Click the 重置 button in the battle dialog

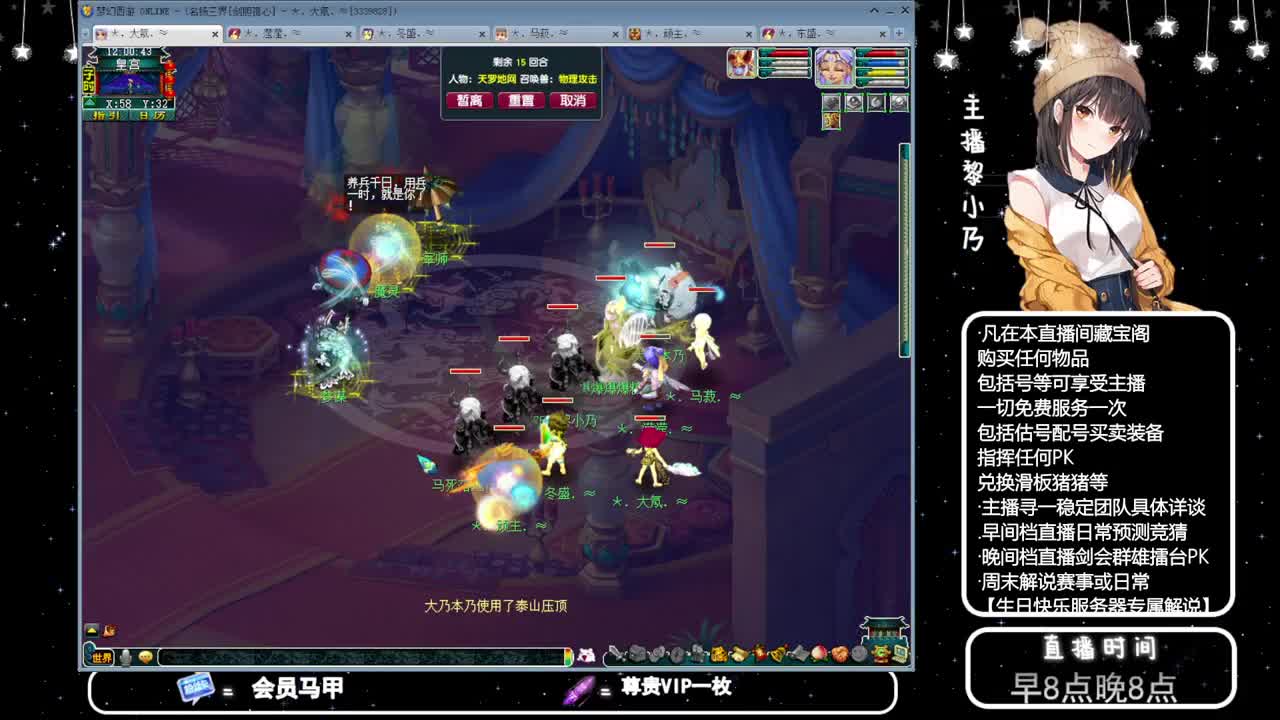[520, 100]
